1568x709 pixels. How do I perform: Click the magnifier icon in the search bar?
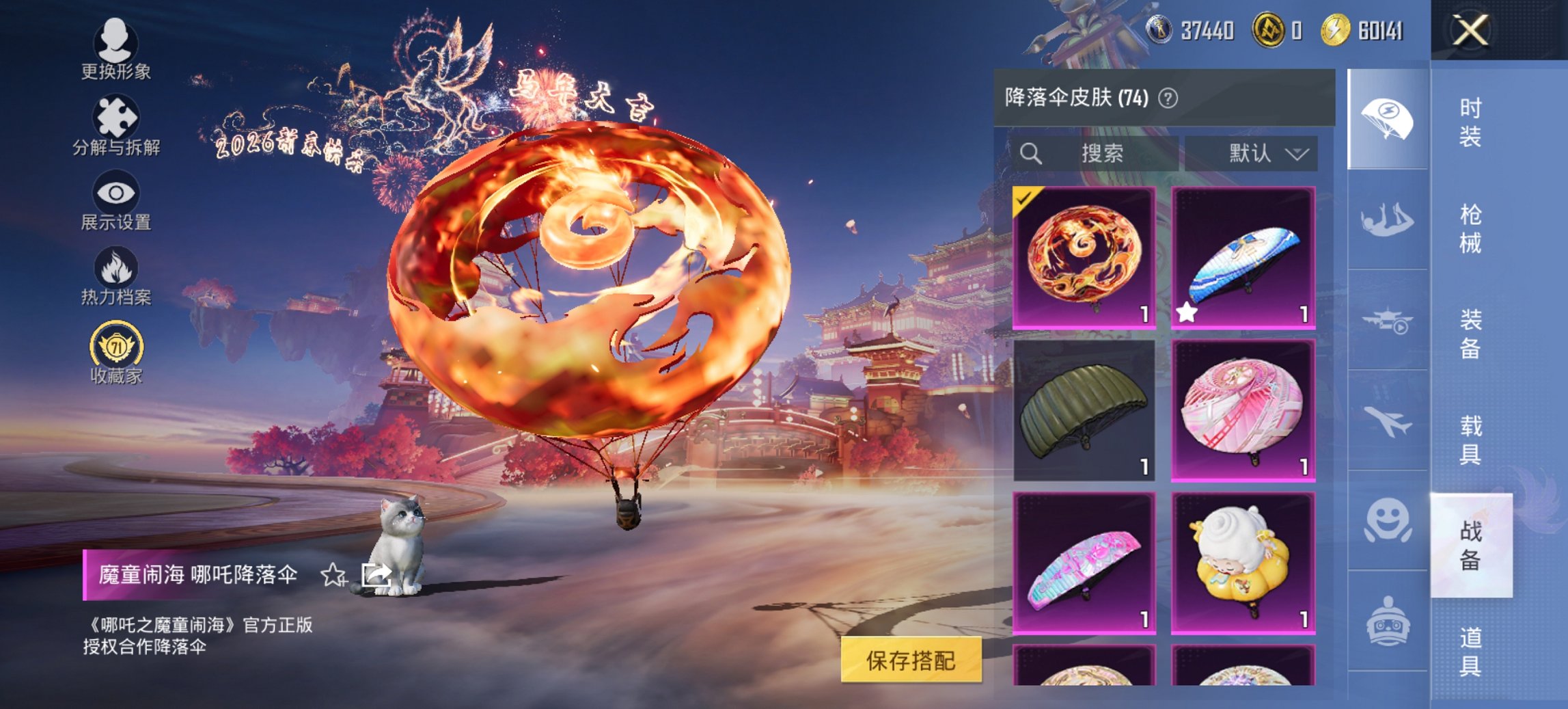1029,153
